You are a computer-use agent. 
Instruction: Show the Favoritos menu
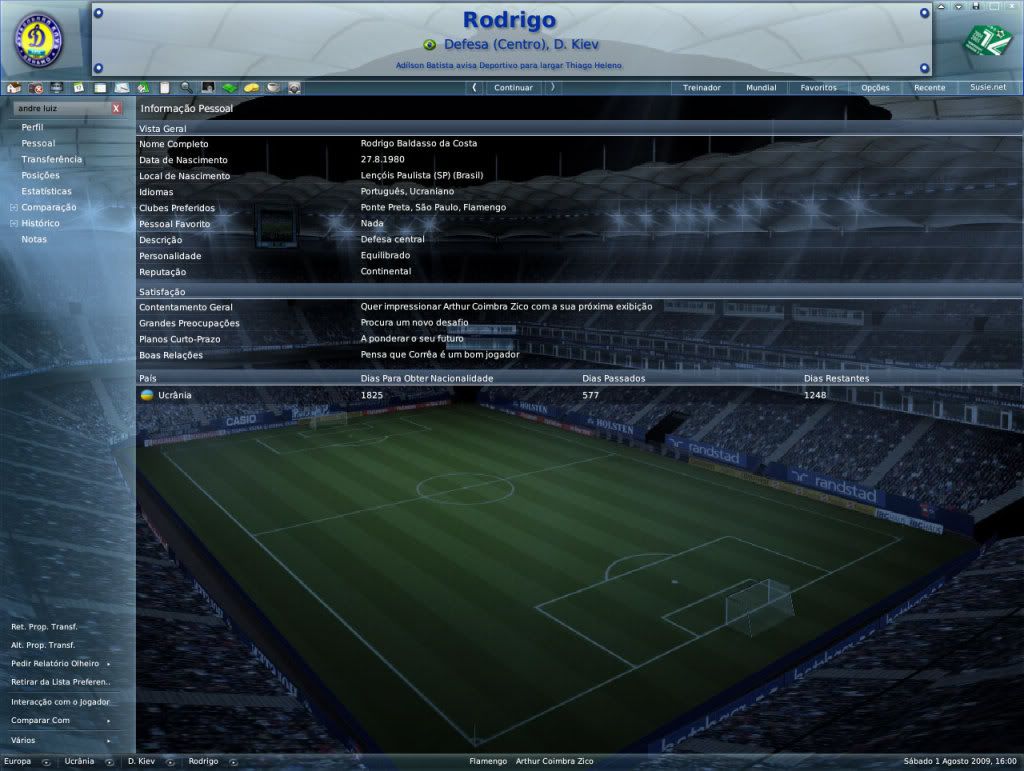click(x=818, y=88)
